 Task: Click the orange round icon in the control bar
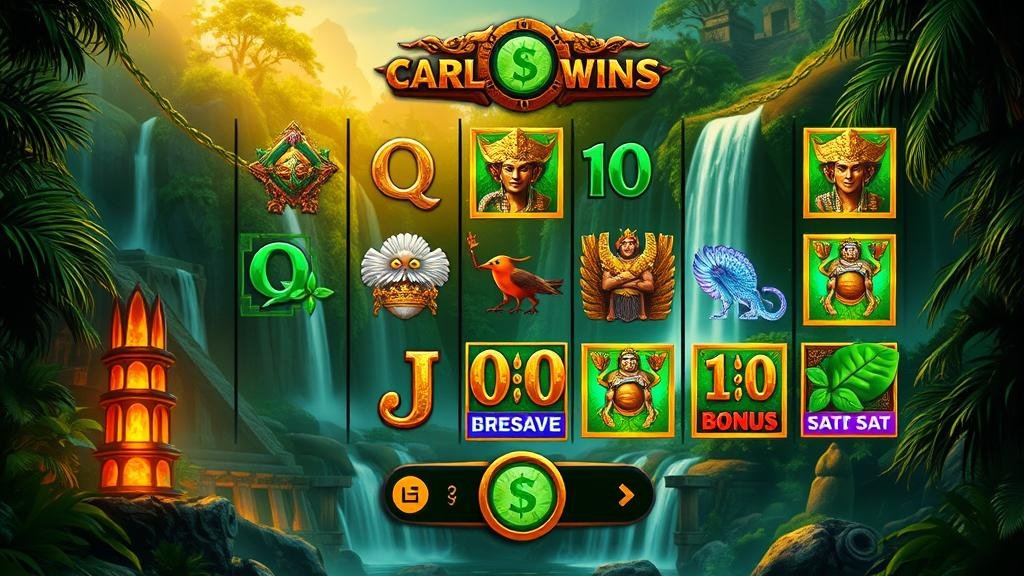click(409, 493)
